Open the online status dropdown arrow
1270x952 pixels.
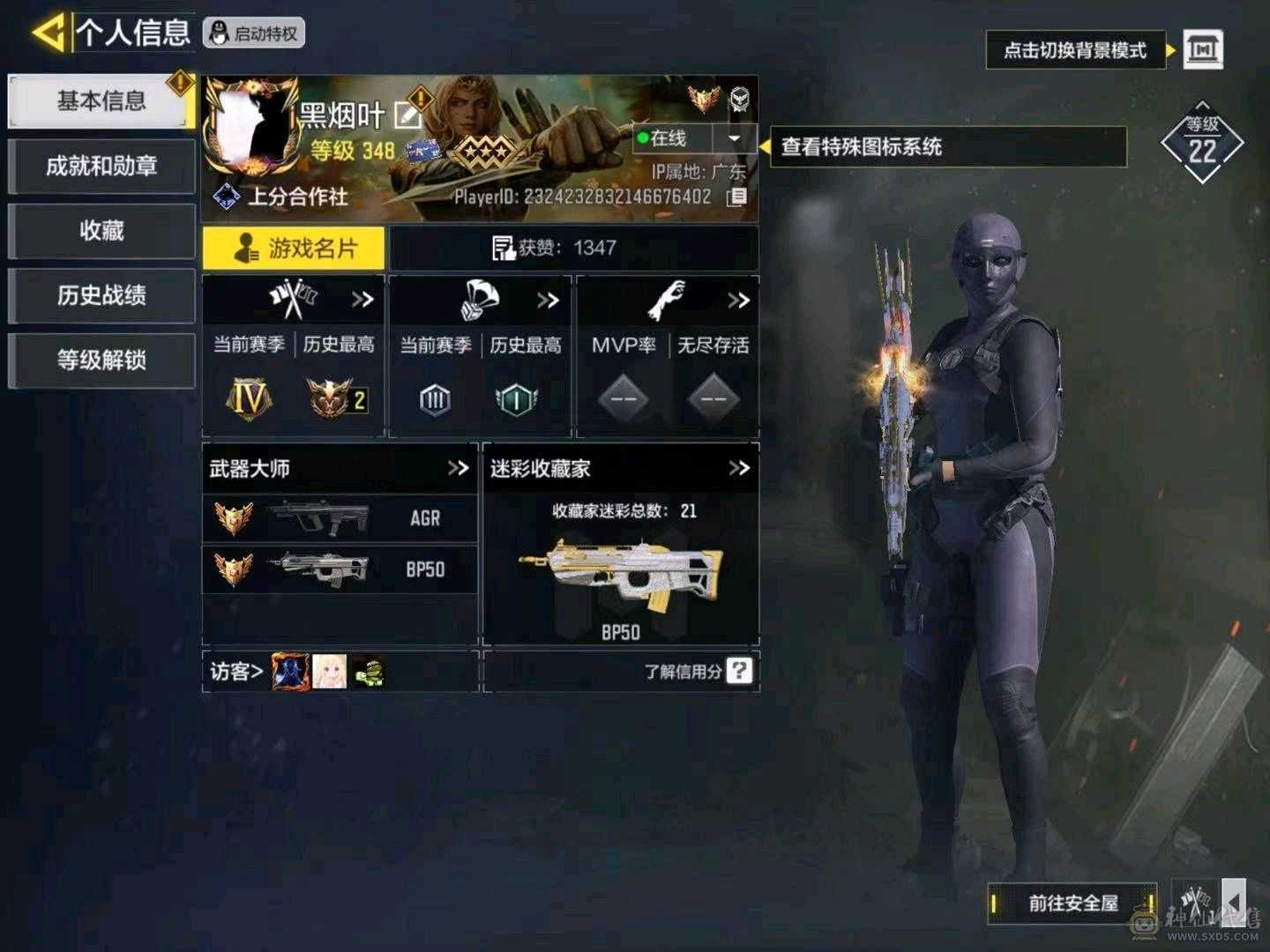pyautogui.click(x=735, y=138)
